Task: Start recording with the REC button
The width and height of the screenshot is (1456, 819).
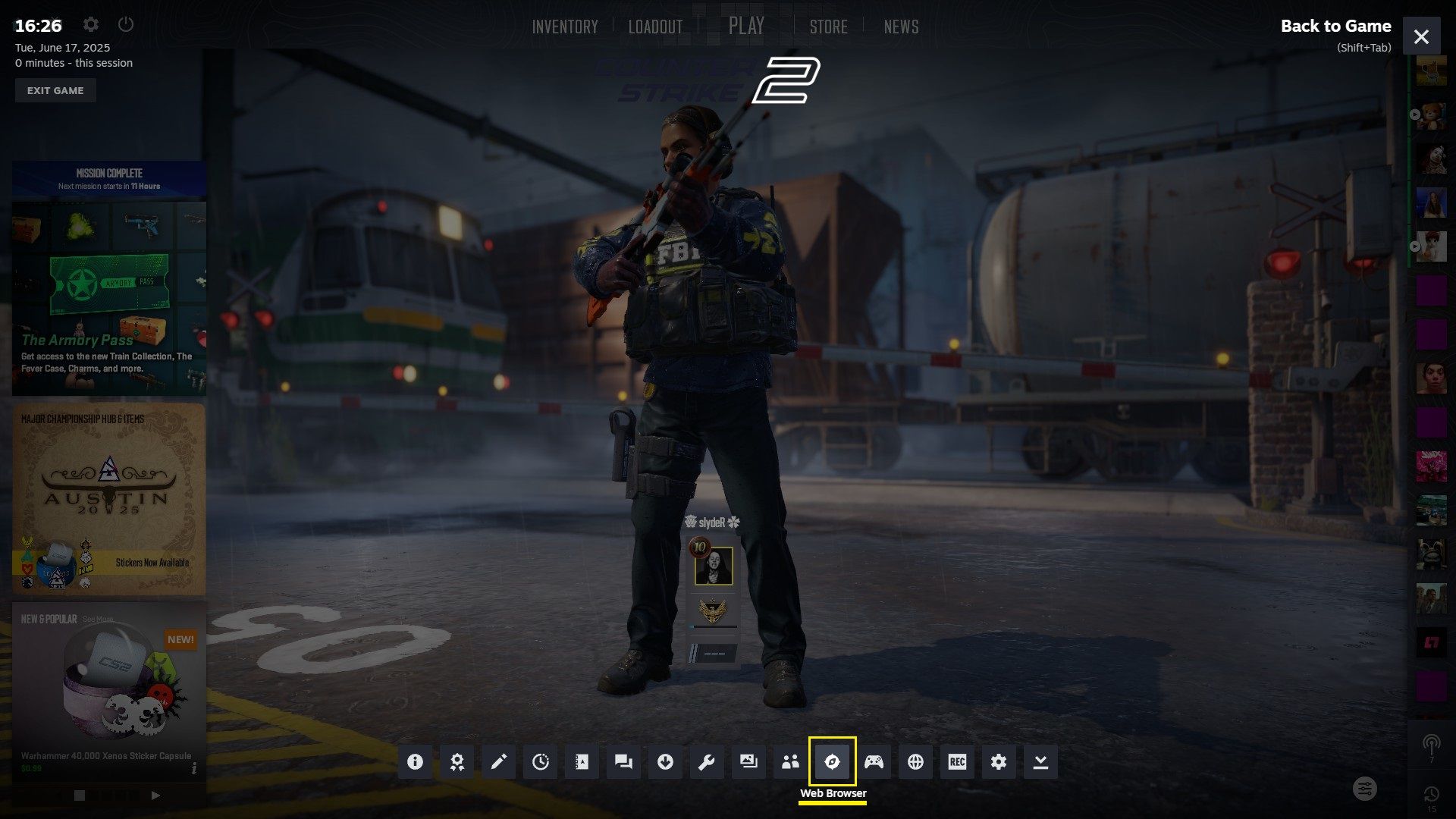Action: [x=957, y=761]
